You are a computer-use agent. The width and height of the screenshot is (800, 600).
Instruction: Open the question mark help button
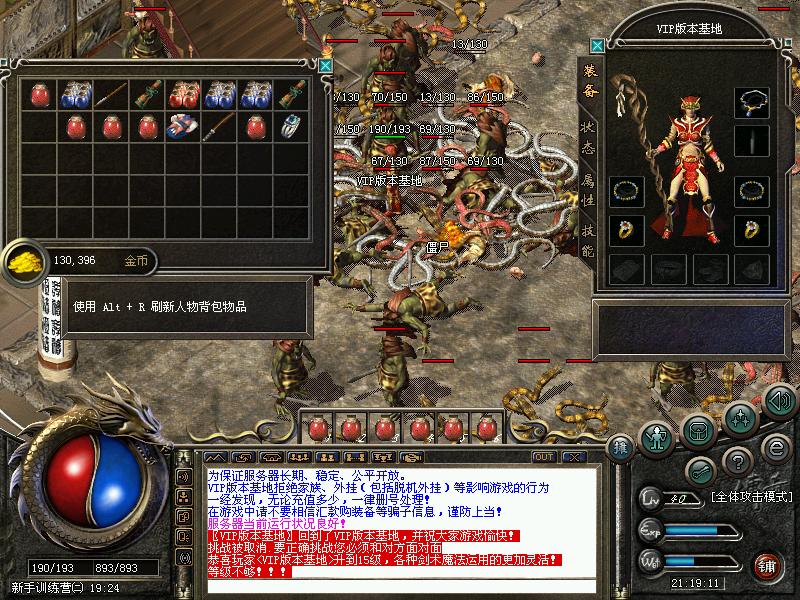[x=738, y=462]
